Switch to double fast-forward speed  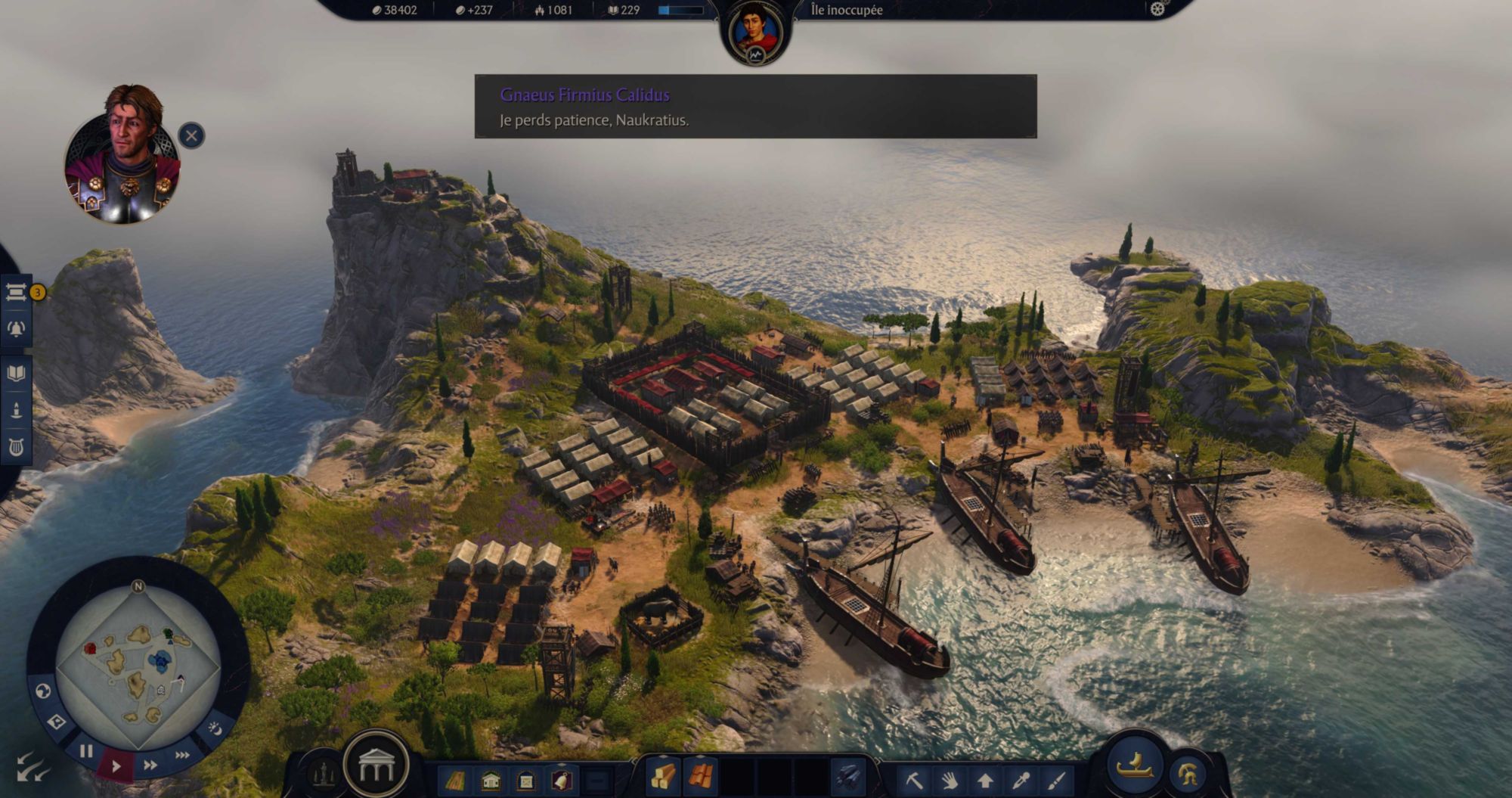coord(150,765)
